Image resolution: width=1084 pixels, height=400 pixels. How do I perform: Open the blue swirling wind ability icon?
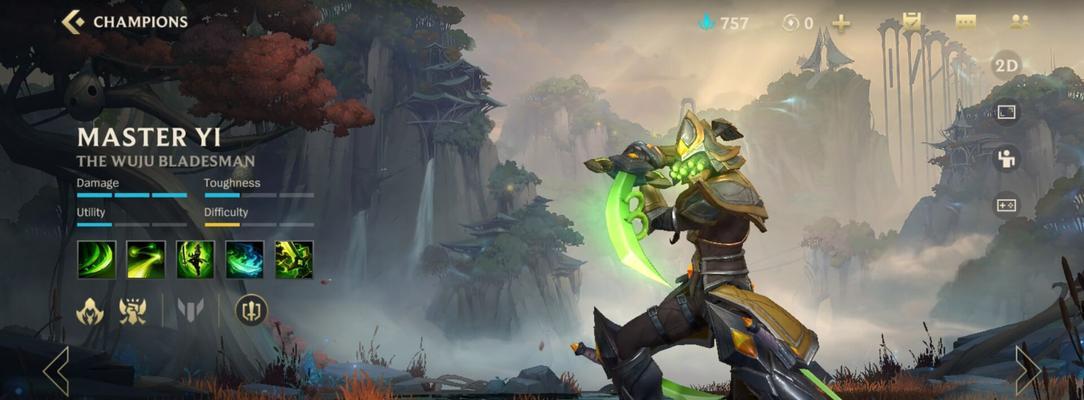pos(244,259)
